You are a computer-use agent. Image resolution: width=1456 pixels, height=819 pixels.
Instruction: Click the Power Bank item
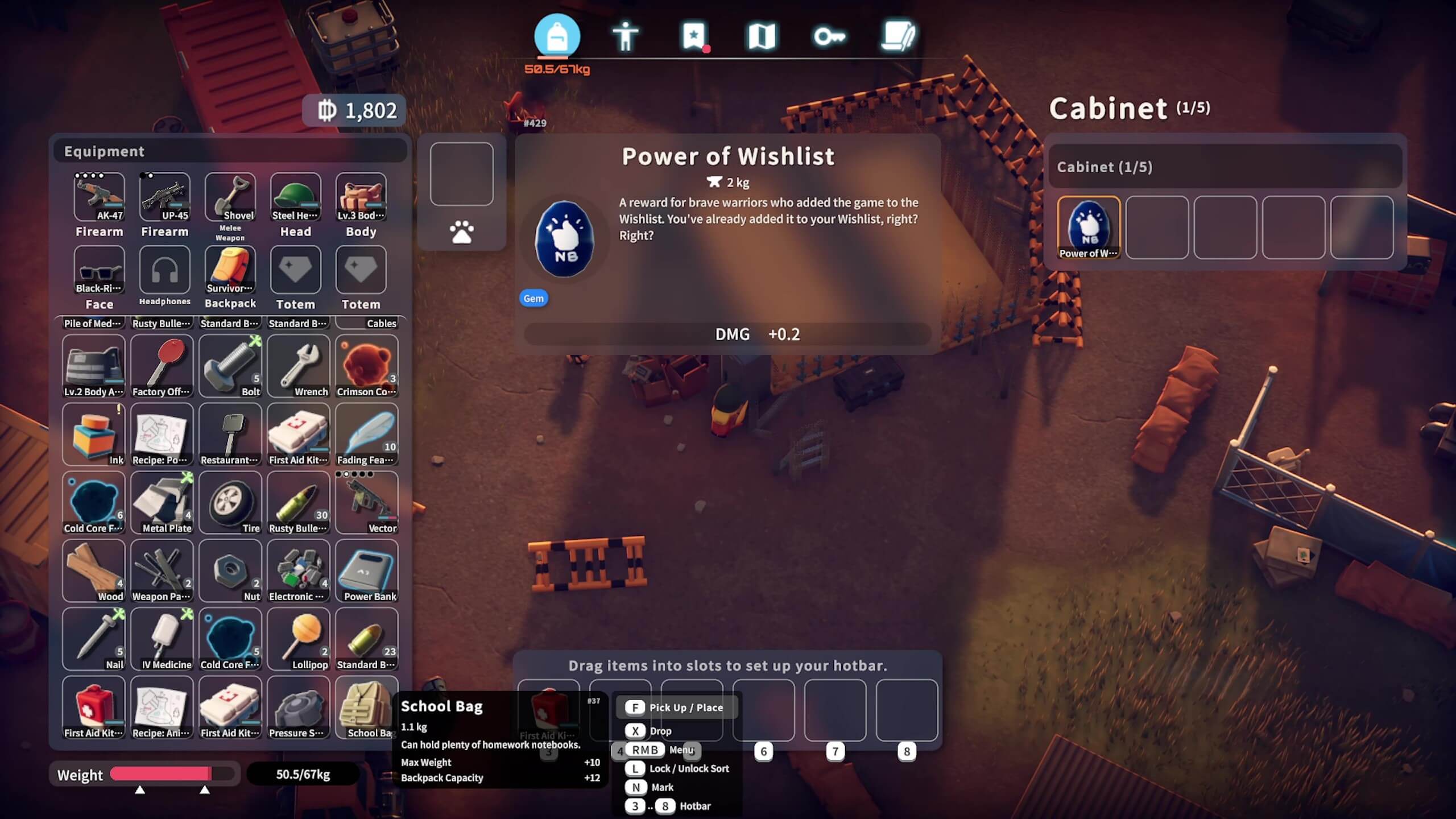[x=367, y=570]
